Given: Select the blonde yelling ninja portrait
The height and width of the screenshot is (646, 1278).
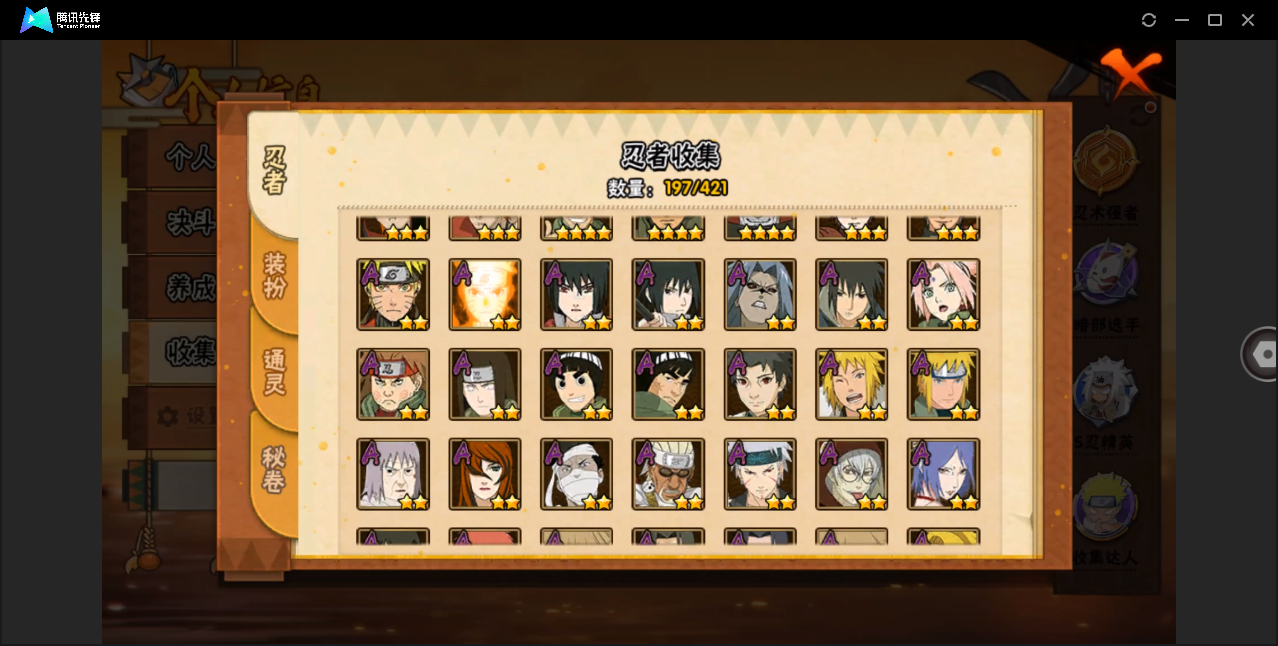Looking at the screenshot, I should click(852, 385).
